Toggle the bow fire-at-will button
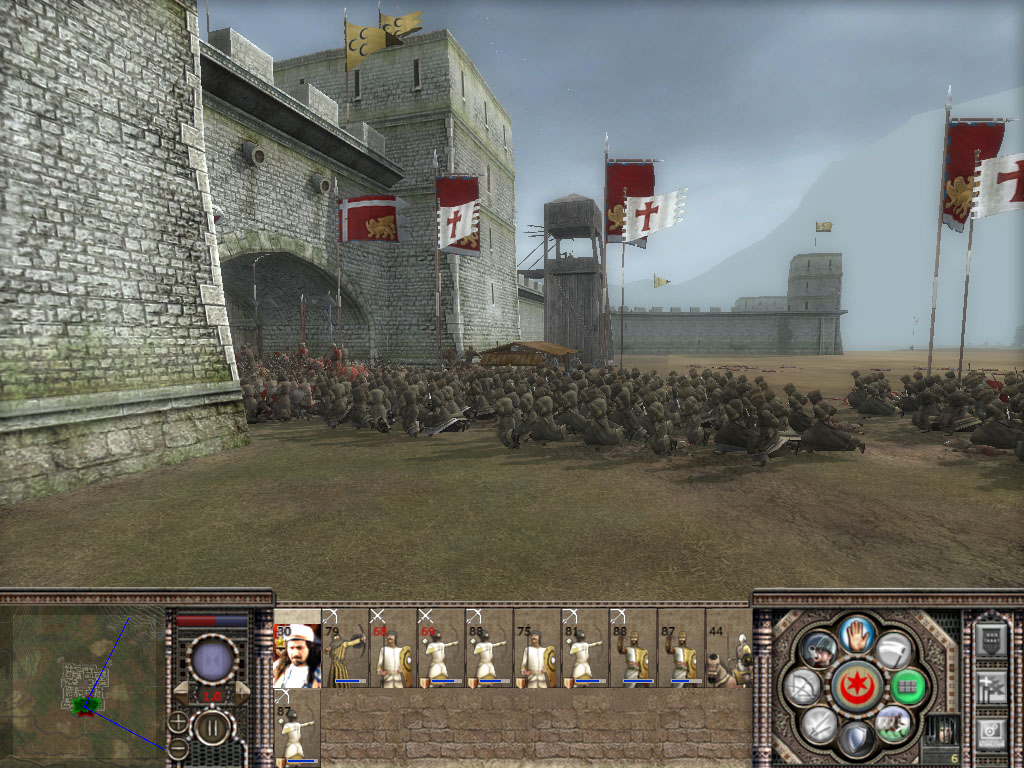The height and width of the screenshot is (768, 1024). click(x=803, y=686)
